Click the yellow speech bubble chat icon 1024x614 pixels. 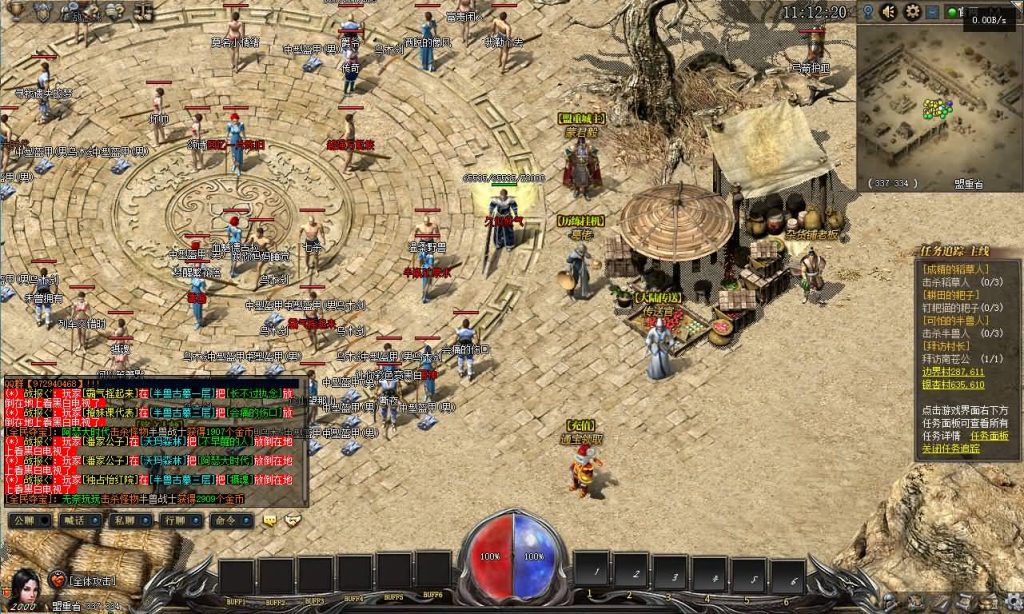pos(270,520)
